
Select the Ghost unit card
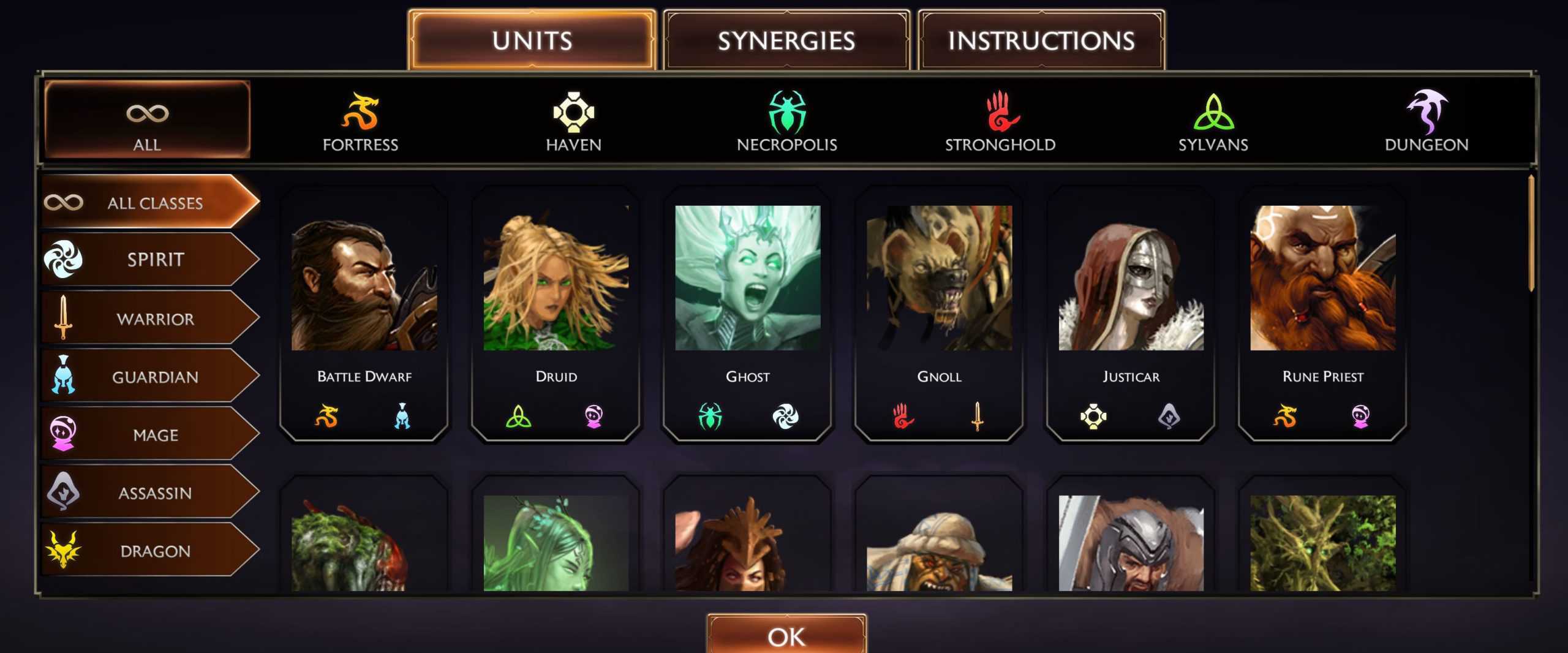click(x=747, y=312)
